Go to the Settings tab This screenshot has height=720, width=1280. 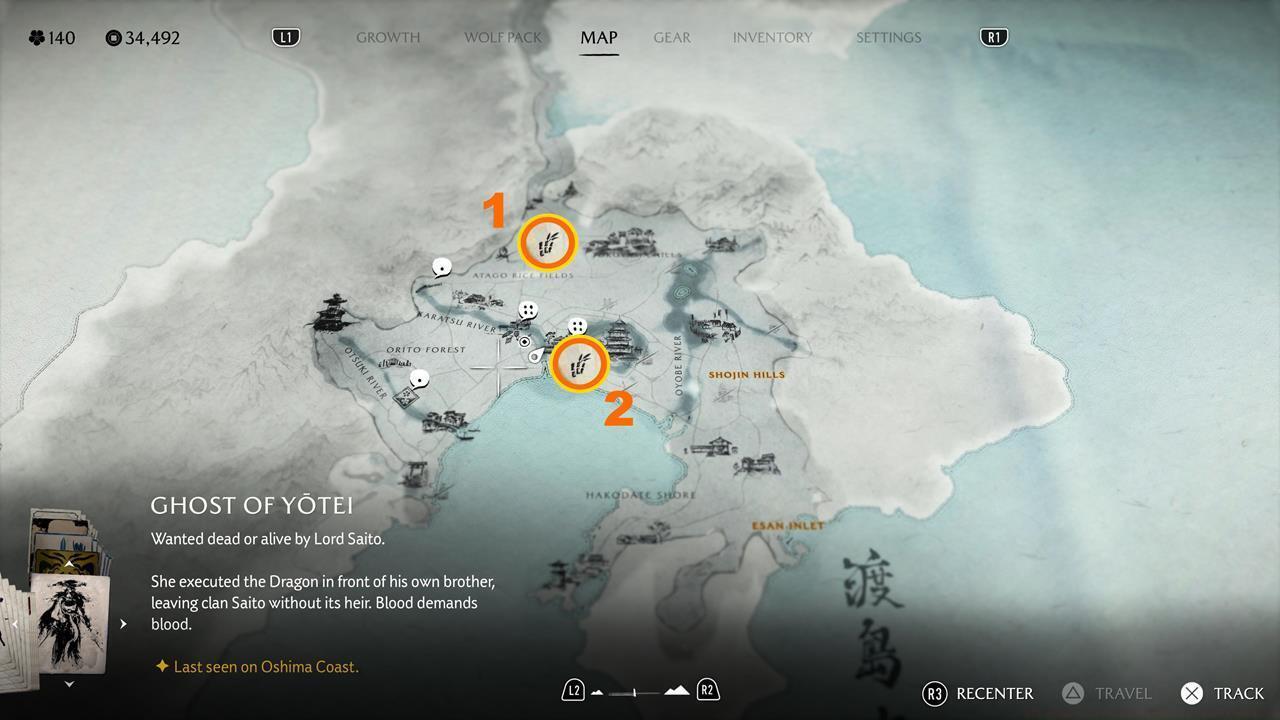pos(888,38)
